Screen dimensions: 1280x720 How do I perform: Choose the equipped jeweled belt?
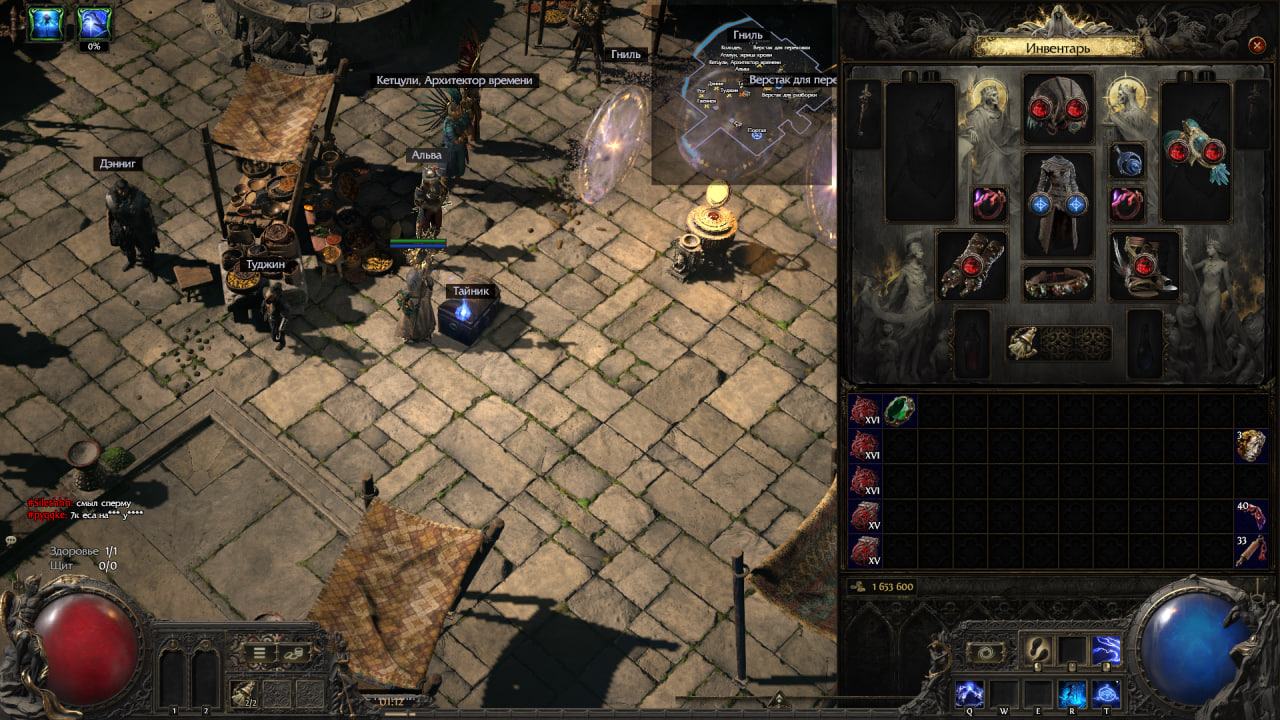pyautogui.click(x=1058, y=283)
